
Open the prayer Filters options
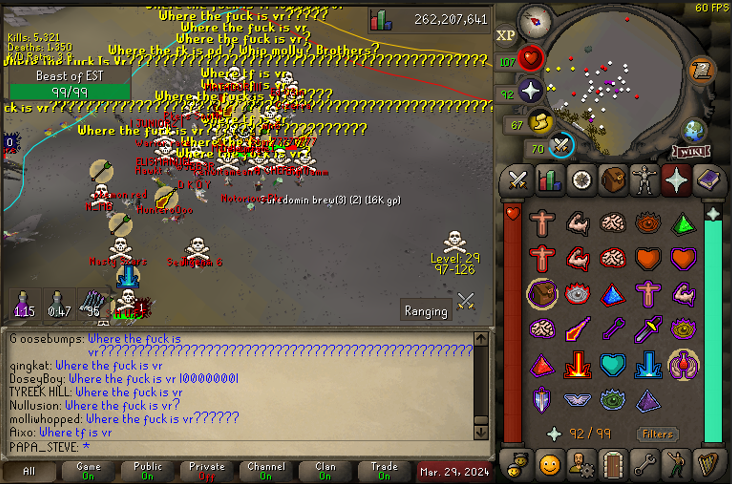658,434
